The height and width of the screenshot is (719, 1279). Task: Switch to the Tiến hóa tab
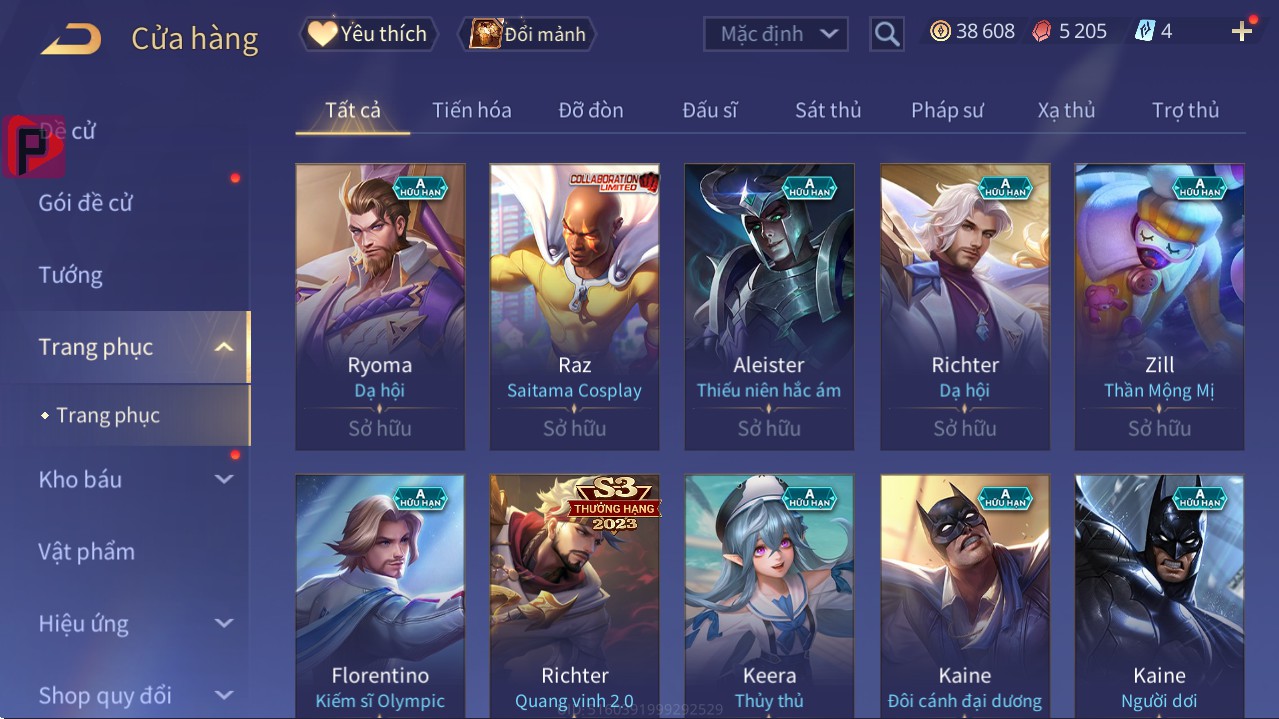point(471,110)
